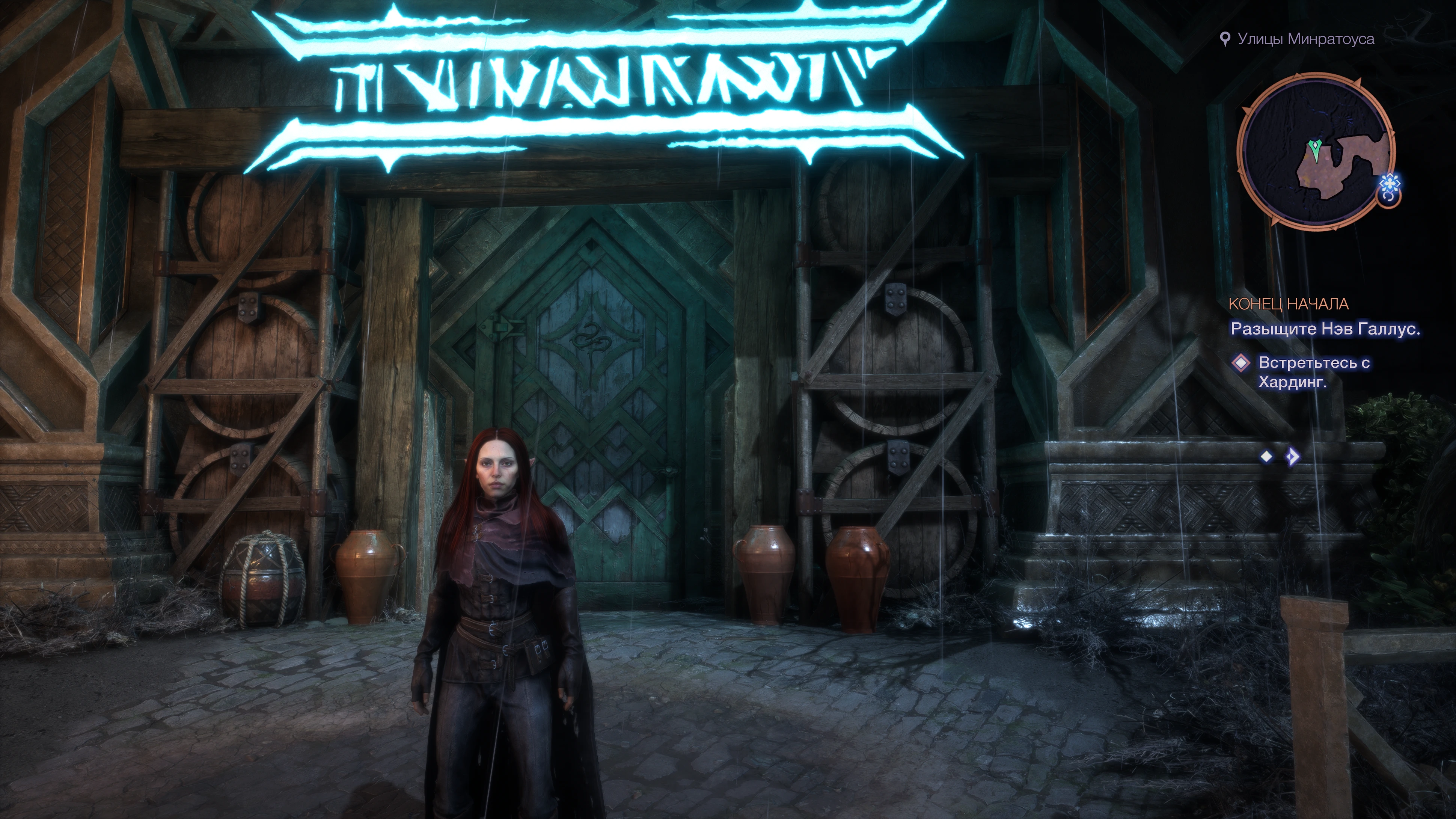
Task: Open the «Конец начала» quest tracker
Action: pos(1288,304)
